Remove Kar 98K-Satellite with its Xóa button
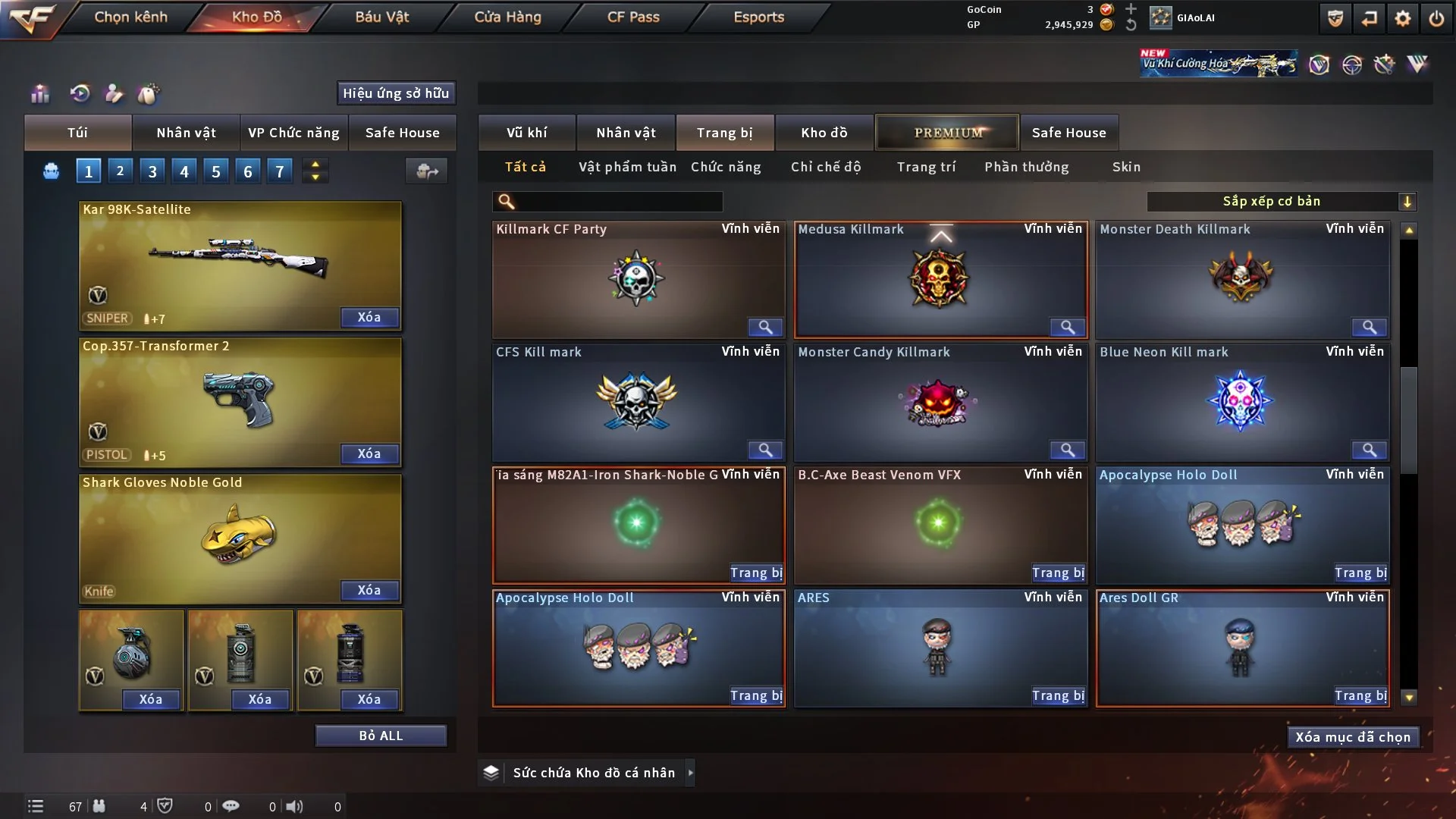This screenshot has width=1456, height=819. 369,317
